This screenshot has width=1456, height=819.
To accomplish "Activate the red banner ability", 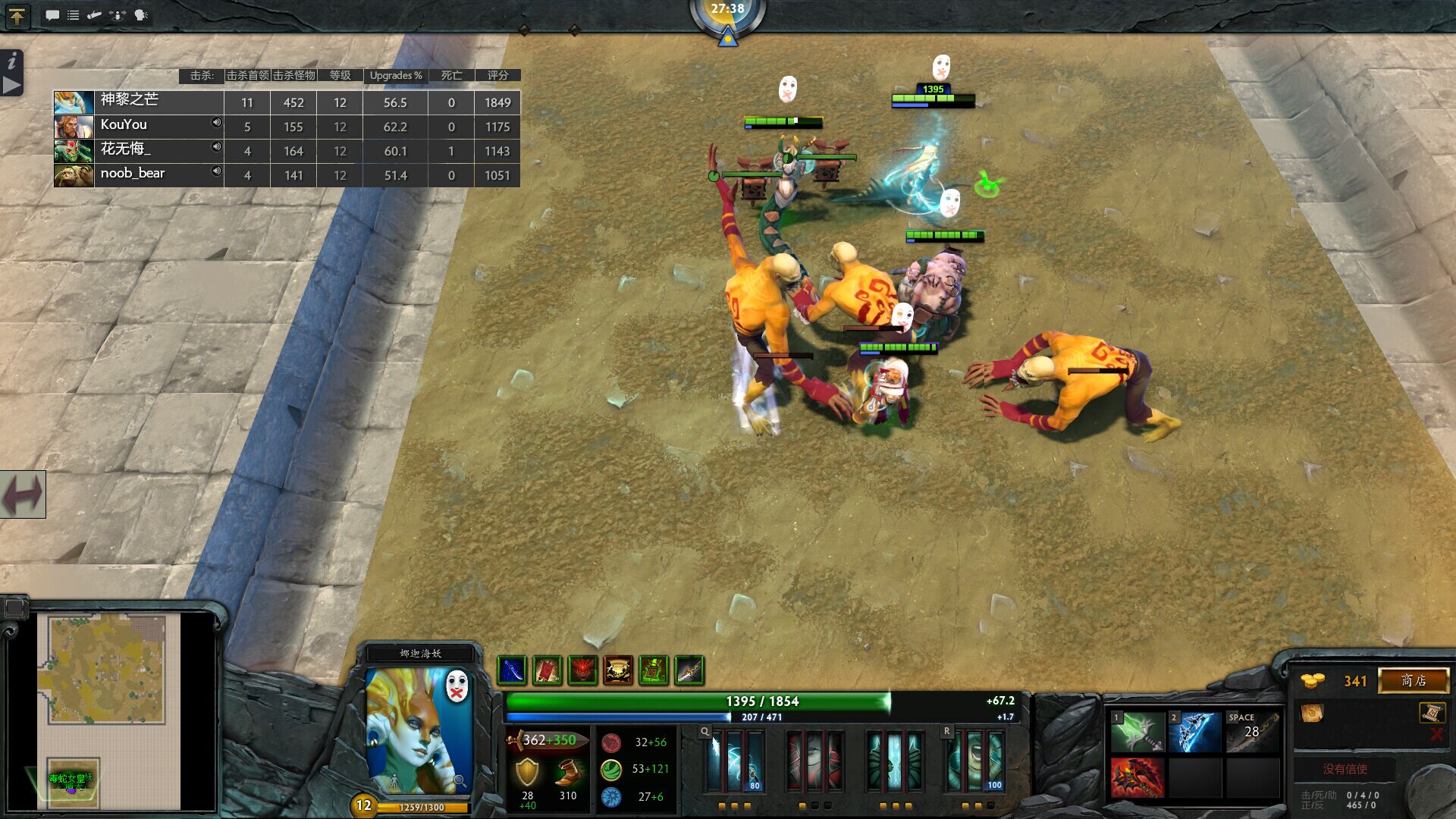I will 547,670.
